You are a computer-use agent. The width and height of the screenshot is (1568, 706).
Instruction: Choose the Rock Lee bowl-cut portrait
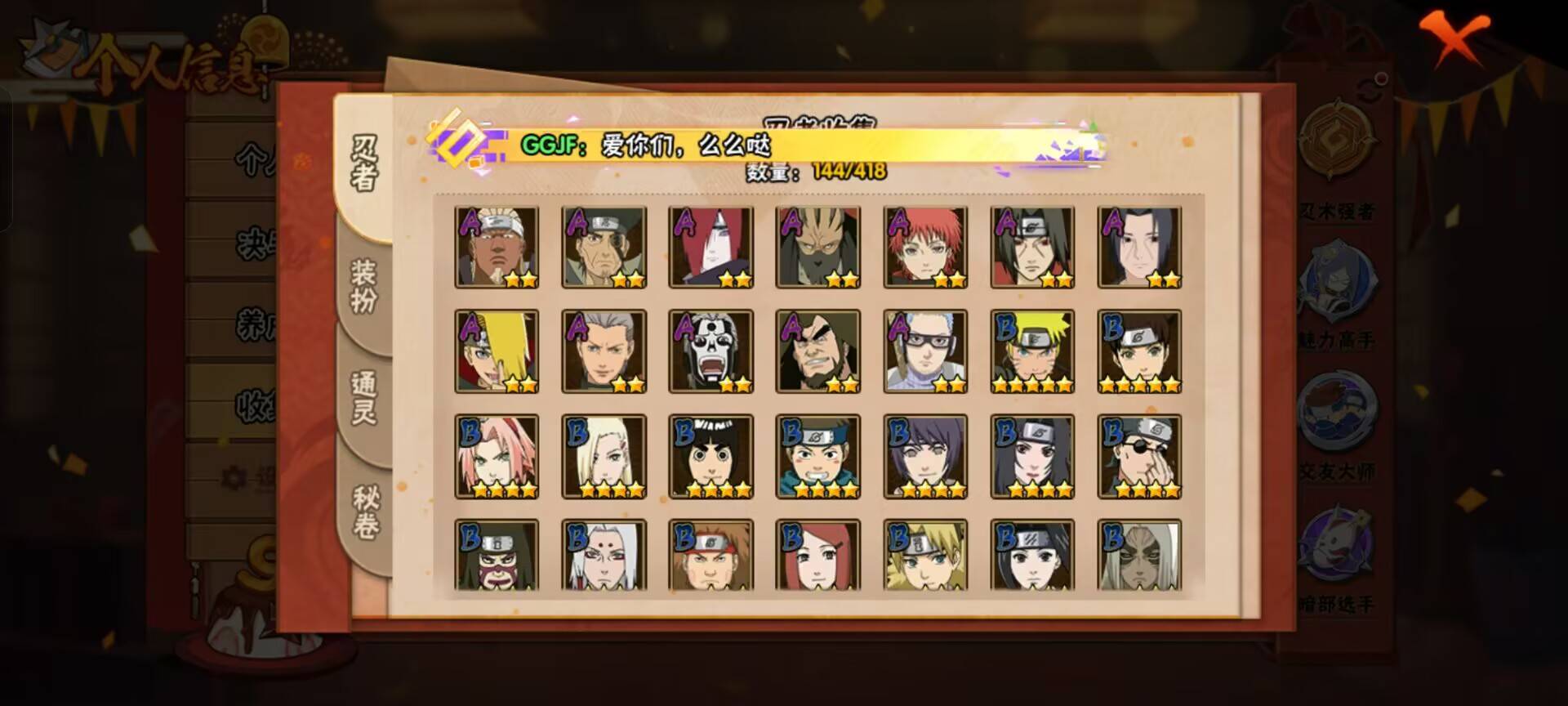click(x=710, y=456)
